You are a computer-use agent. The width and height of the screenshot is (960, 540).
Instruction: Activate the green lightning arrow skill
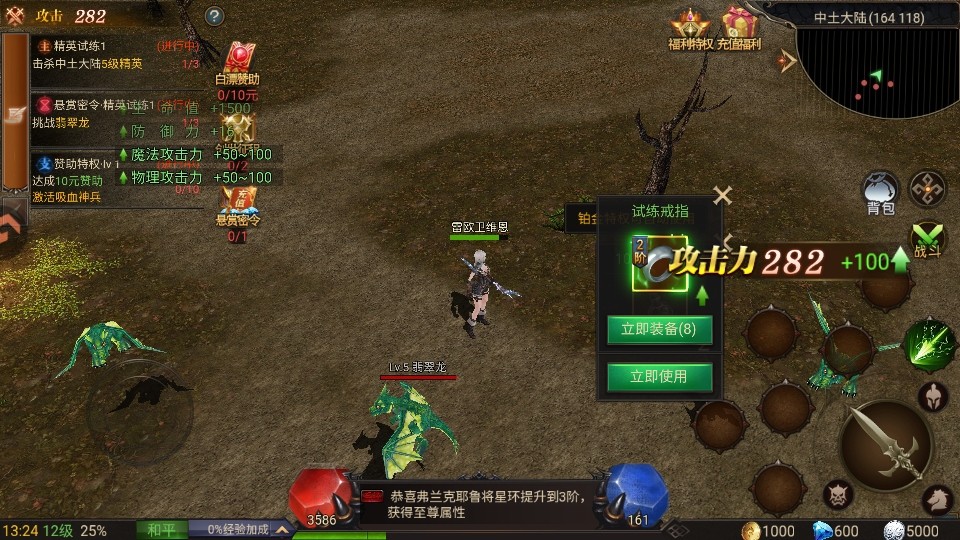pos(929,344)
